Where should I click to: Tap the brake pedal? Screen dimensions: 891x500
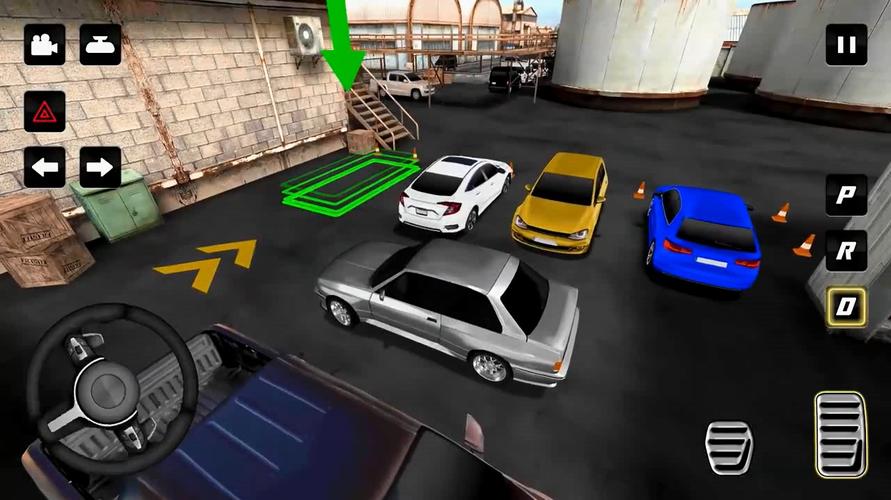[x=729, y=446]
